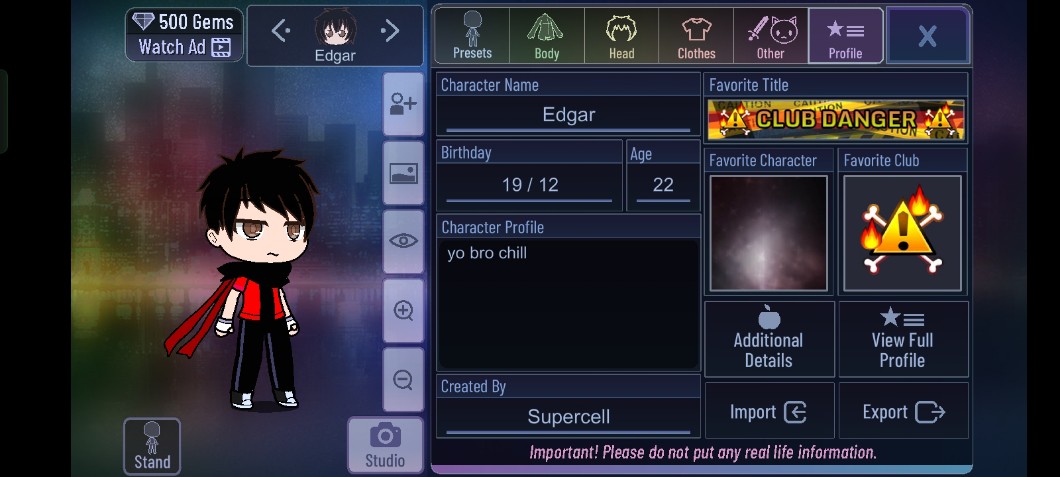Open the Body tab

546,35
